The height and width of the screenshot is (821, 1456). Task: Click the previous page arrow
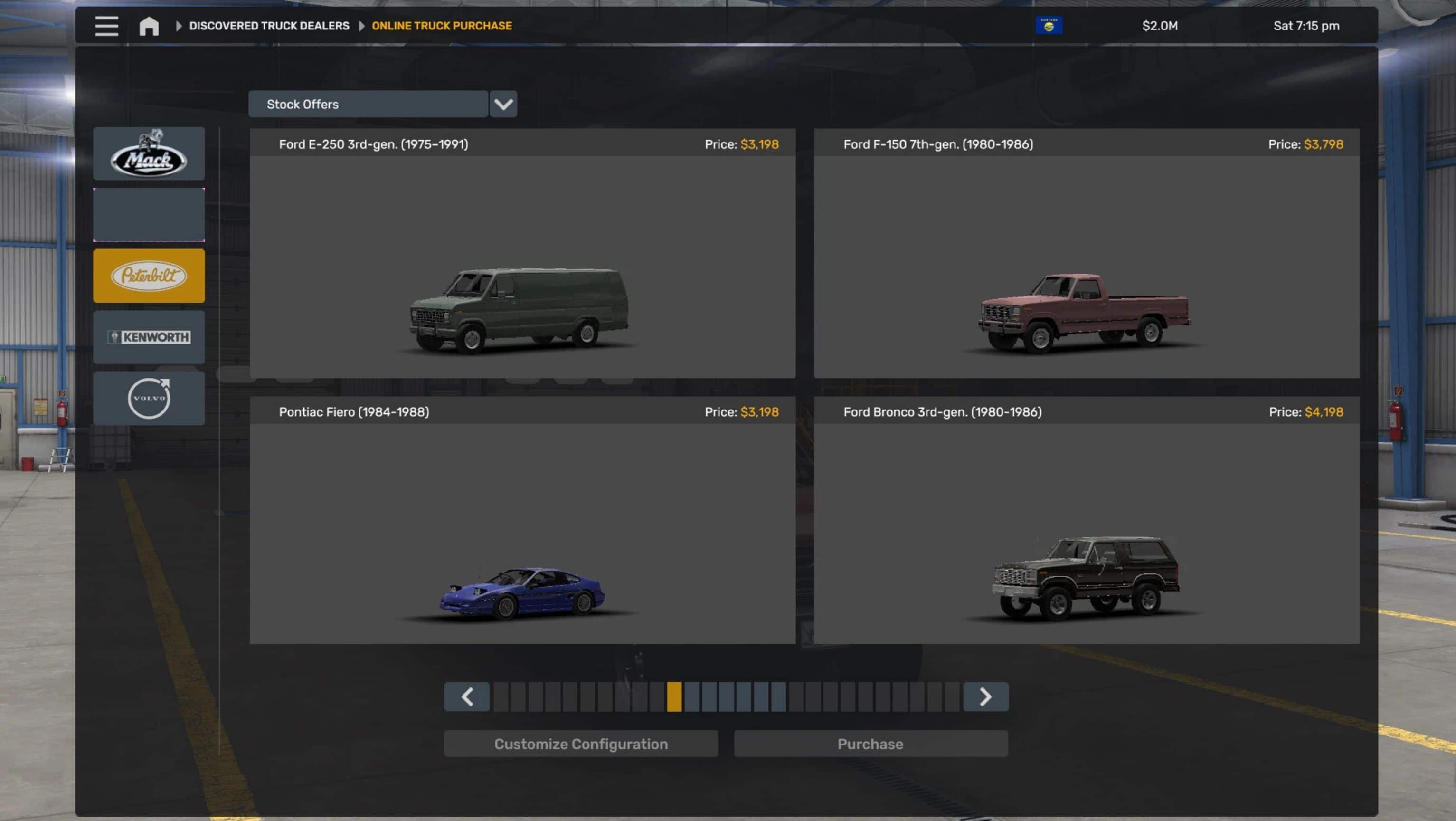467,697
